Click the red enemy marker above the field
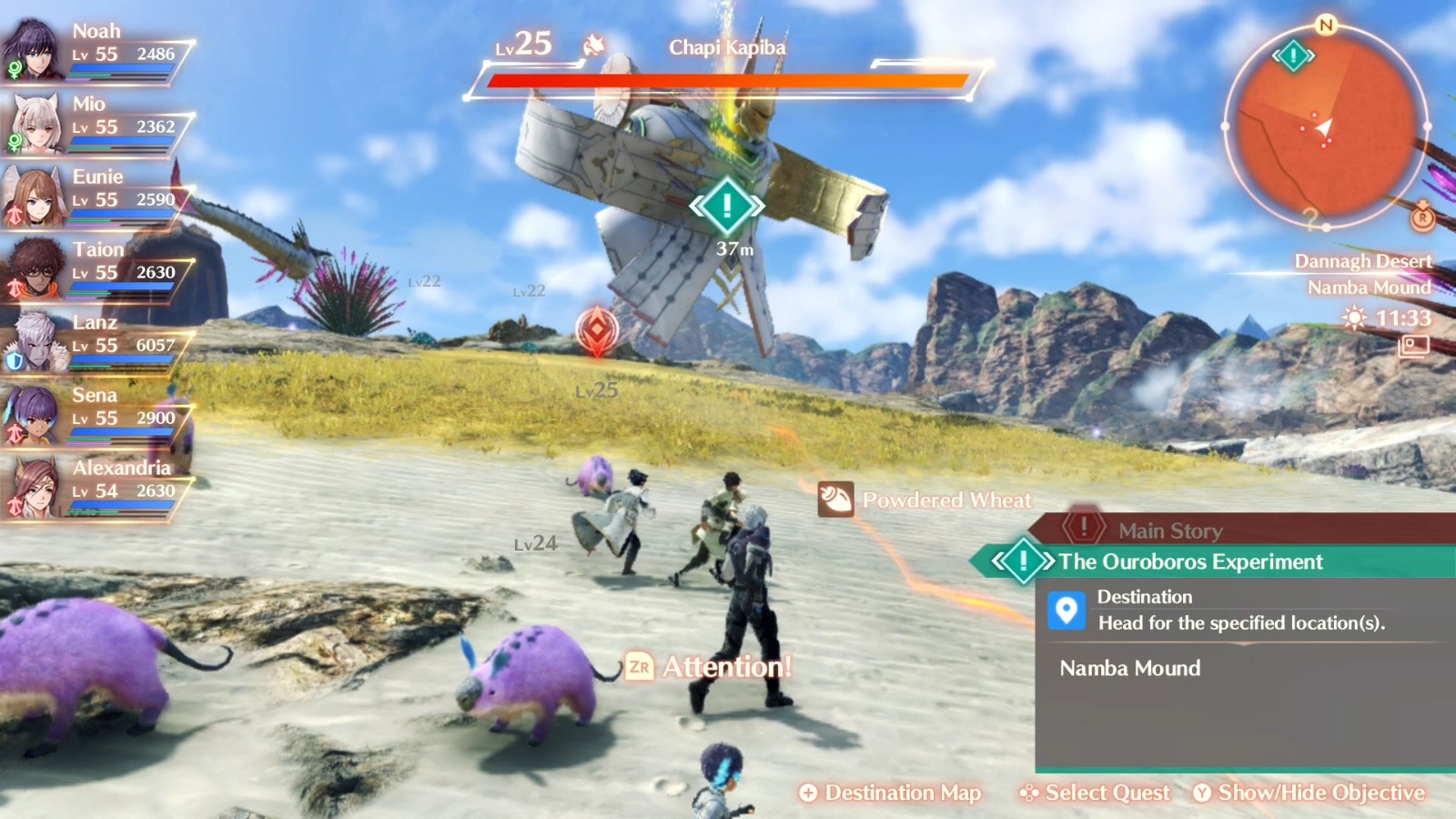The width and height of the screenshot is (1456, 819). pos(598,331)
